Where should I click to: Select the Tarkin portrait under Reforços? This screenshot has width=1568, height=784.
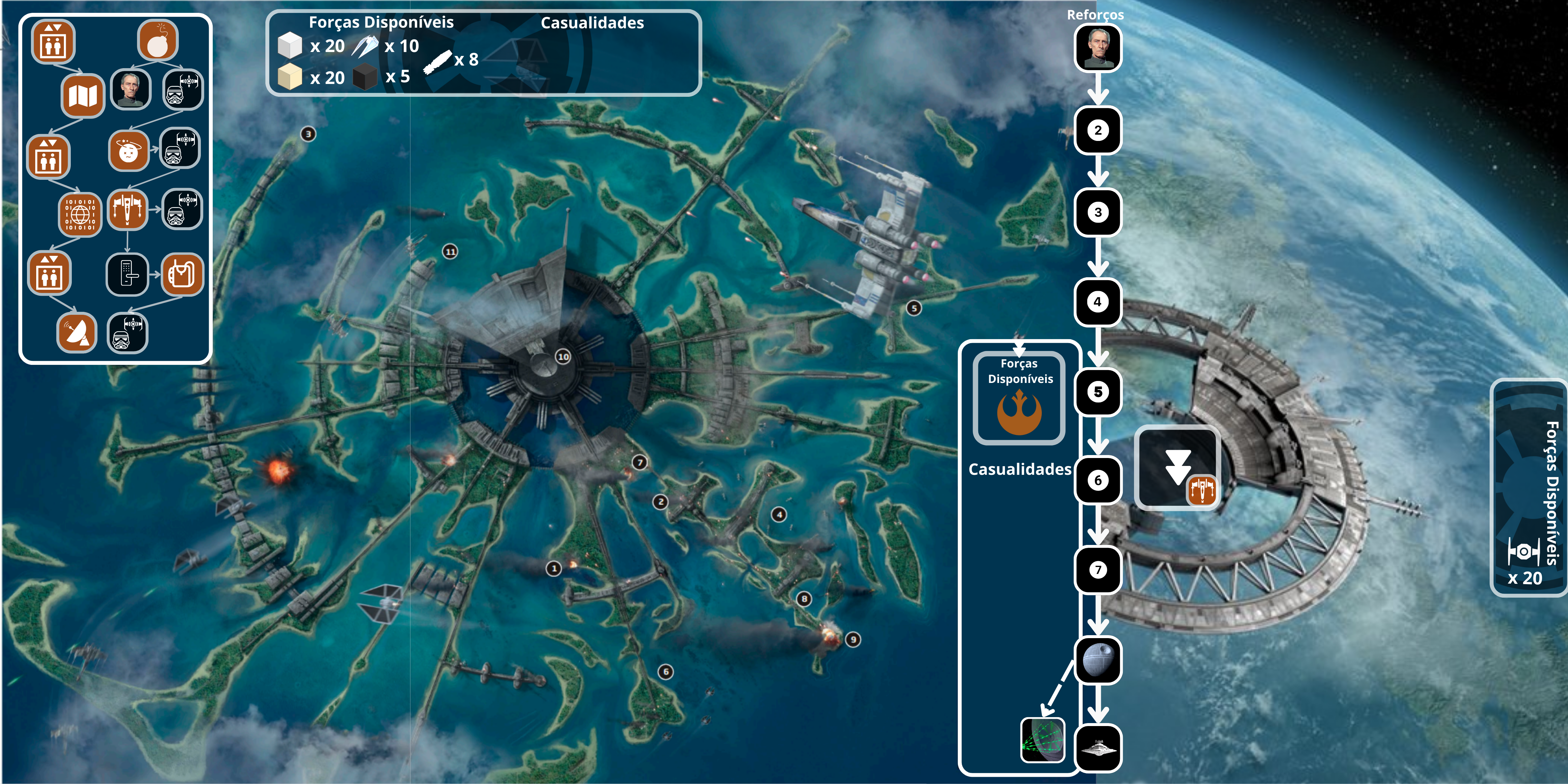pos(1098,48)
